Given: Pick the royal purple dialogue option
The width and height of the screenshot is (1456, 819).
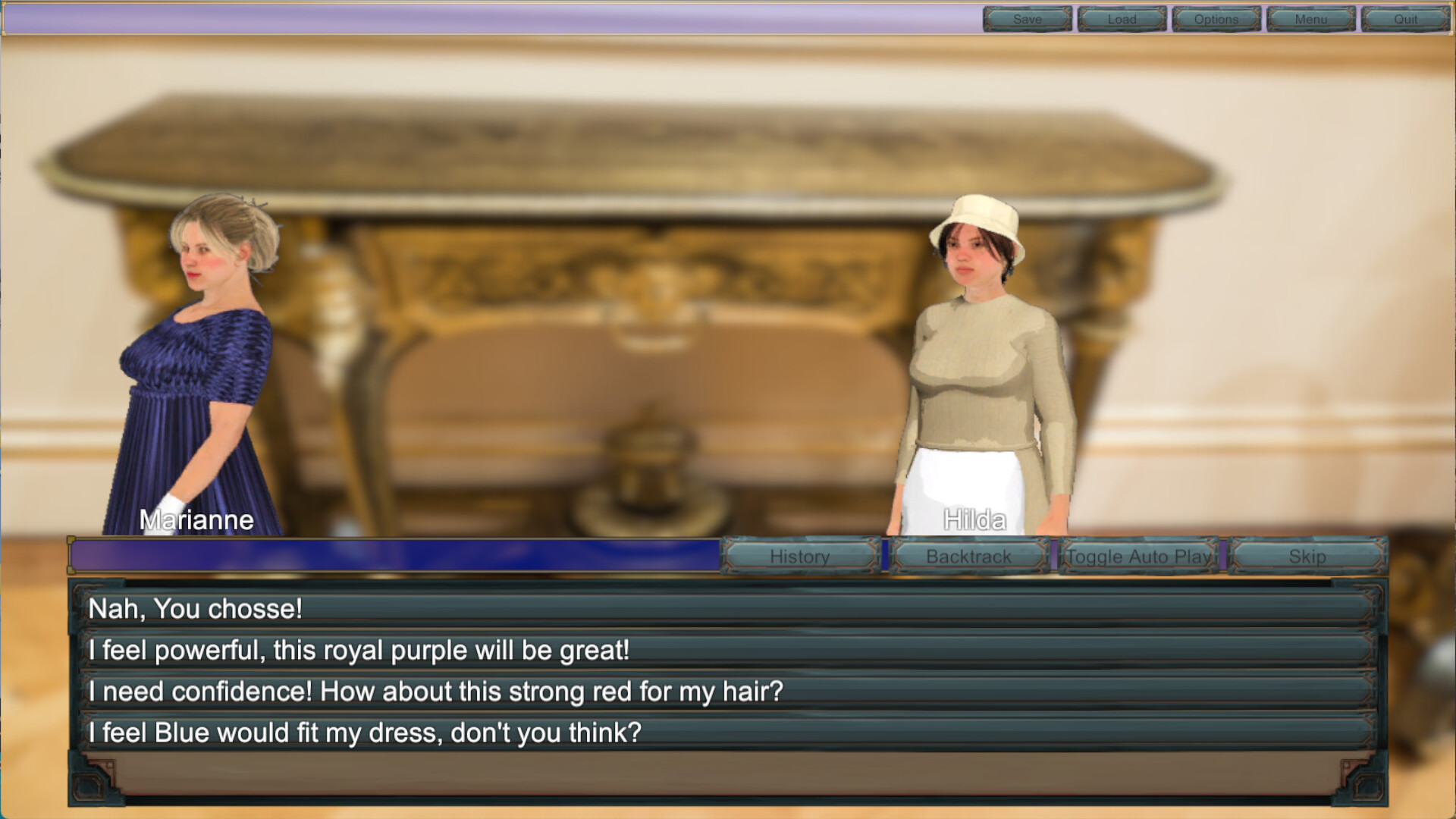Looking at the screenshot, I should tap(728, 651).
